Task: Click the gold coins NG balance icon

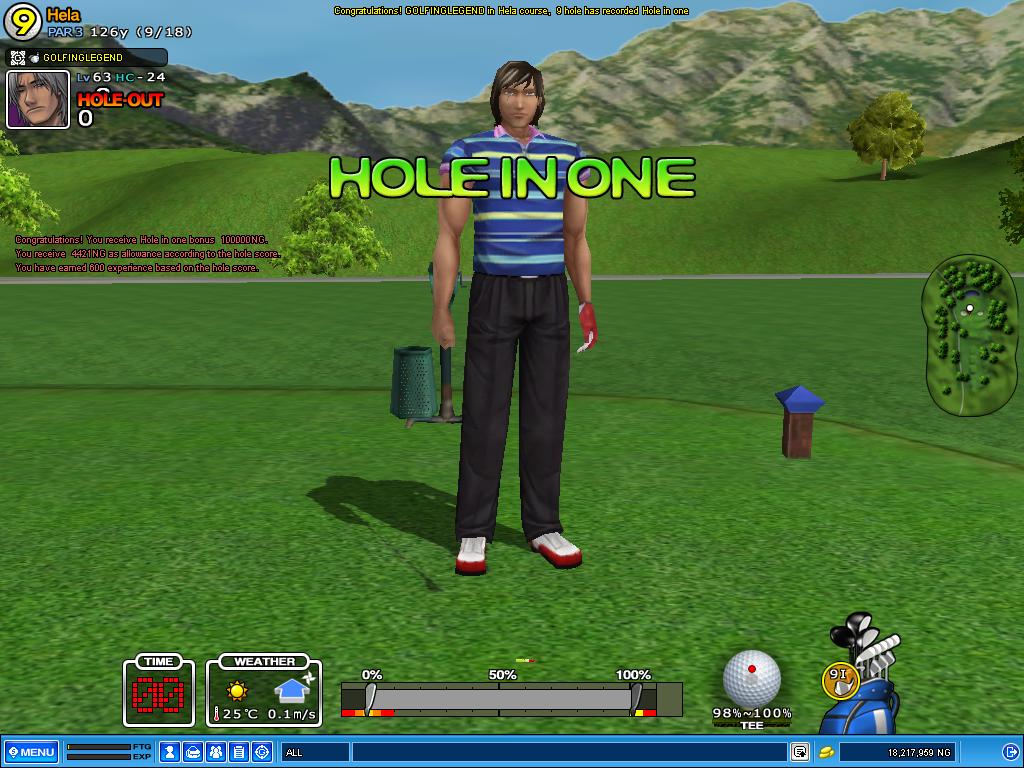Action: pos(827,752)
